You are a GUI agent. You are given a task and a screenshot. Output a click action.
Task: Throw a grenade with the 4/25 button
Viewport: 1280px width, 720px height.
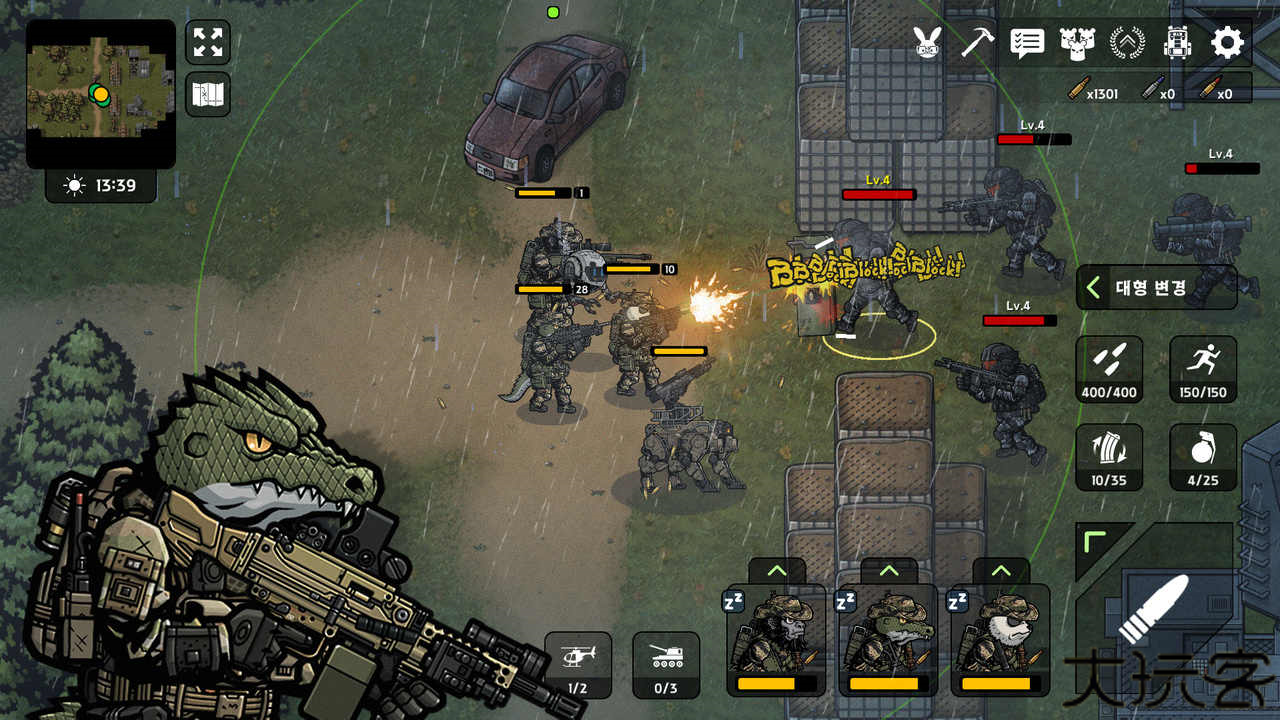[1203, 457]
